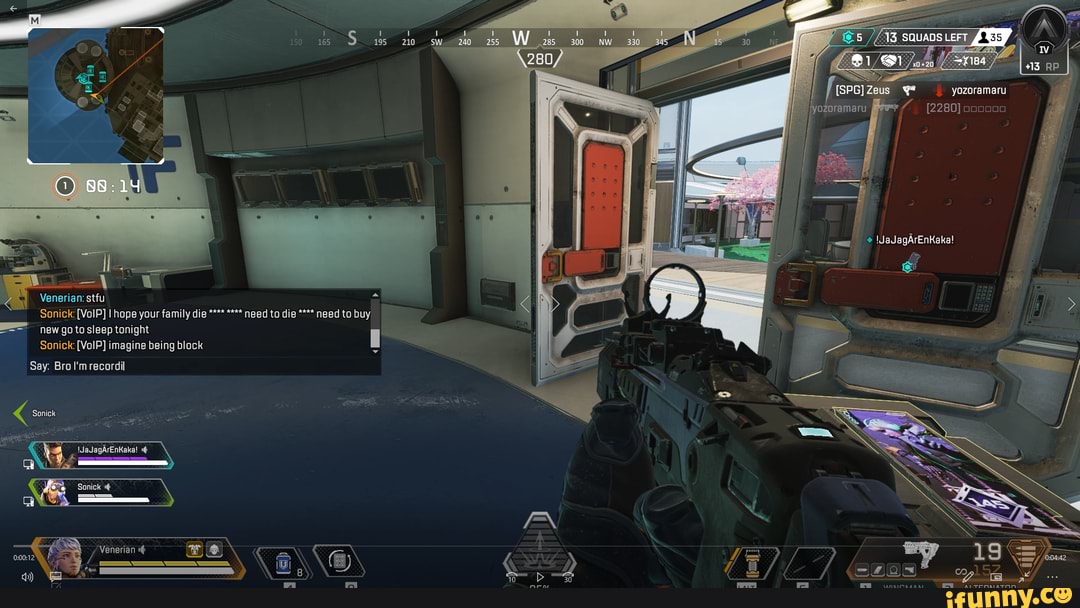Image resolution: width=1080 pixels, height=608 pixels.
Task: Activate the tactical ability icon
Action: click(338, 560)
